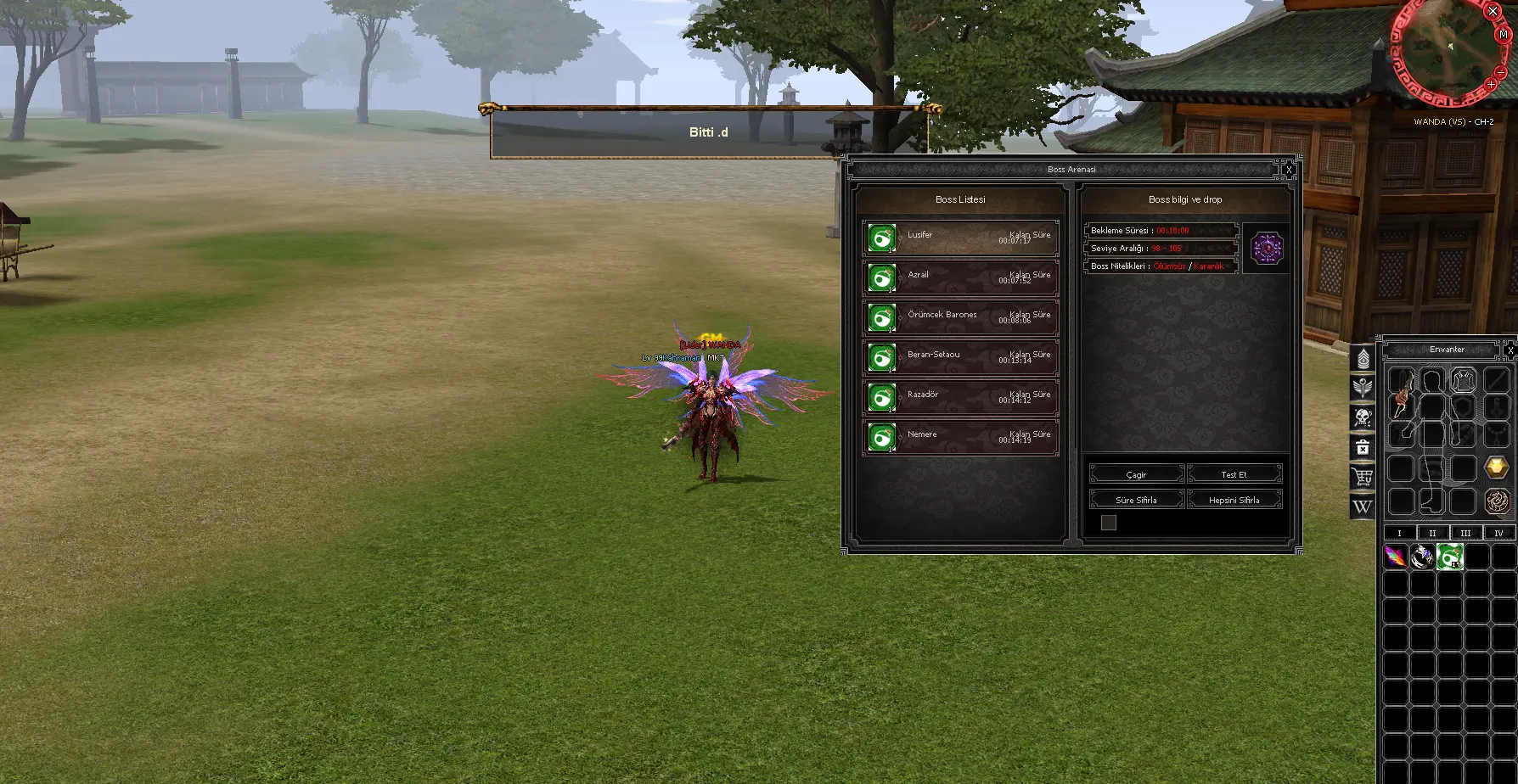Zoom in the minimap with plus button
Image resolution: width=1518 pixels, height=784 pixels.
1492,85
